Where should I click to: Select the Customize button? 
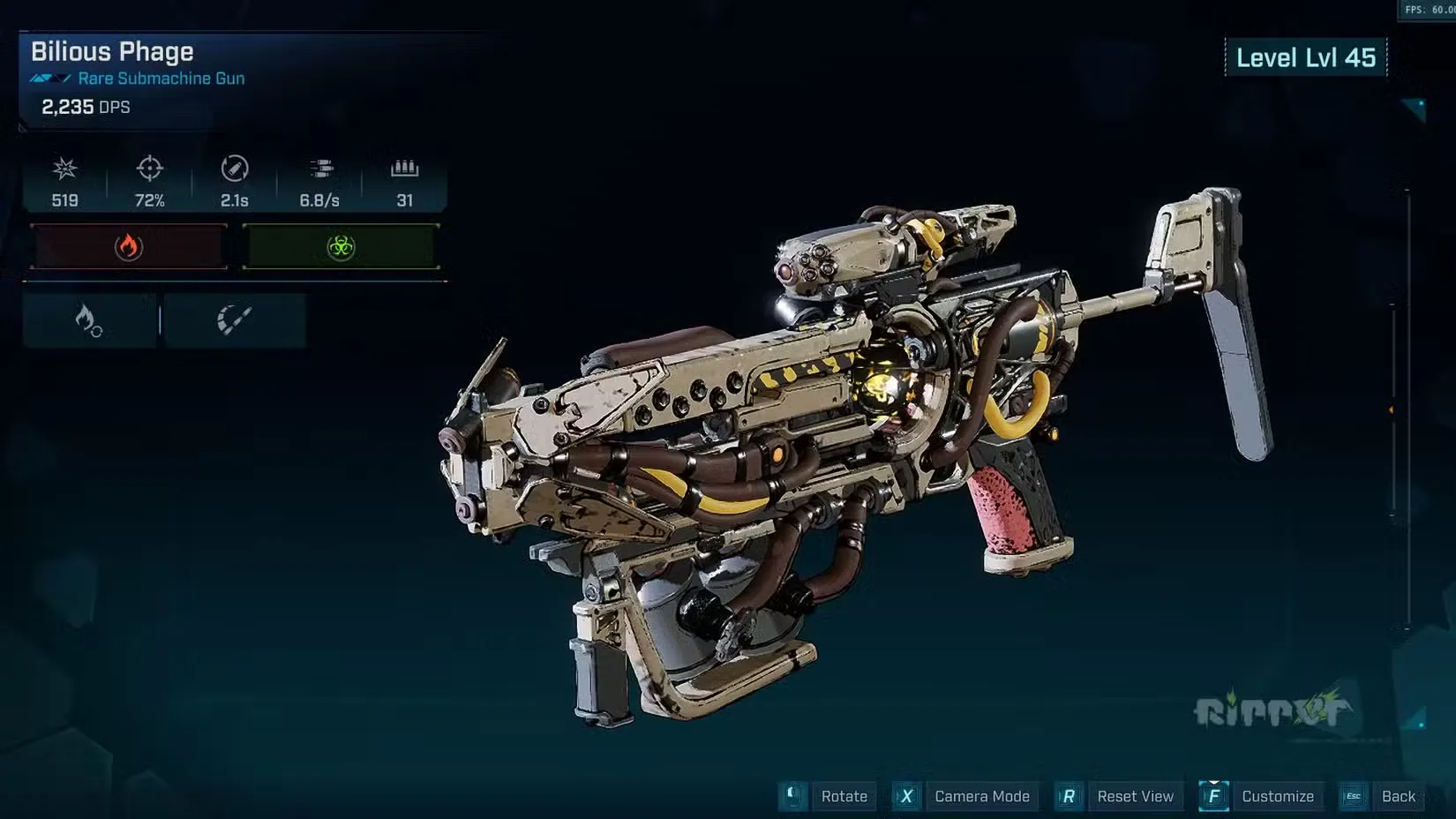tap(1277, 796)
